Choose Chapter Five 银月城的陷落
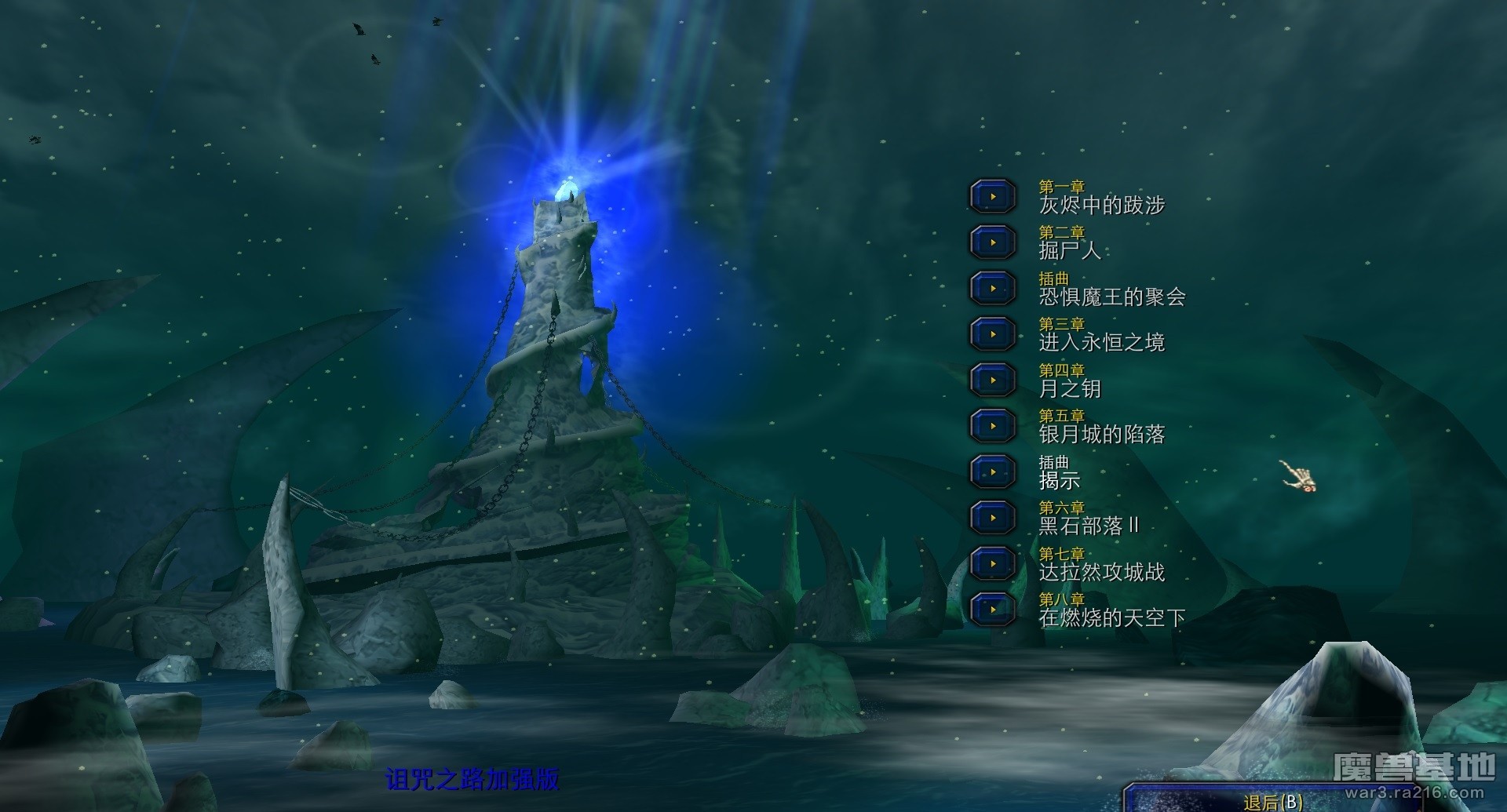The height and width of the screenshot is (812, 1507). [993, 426]
